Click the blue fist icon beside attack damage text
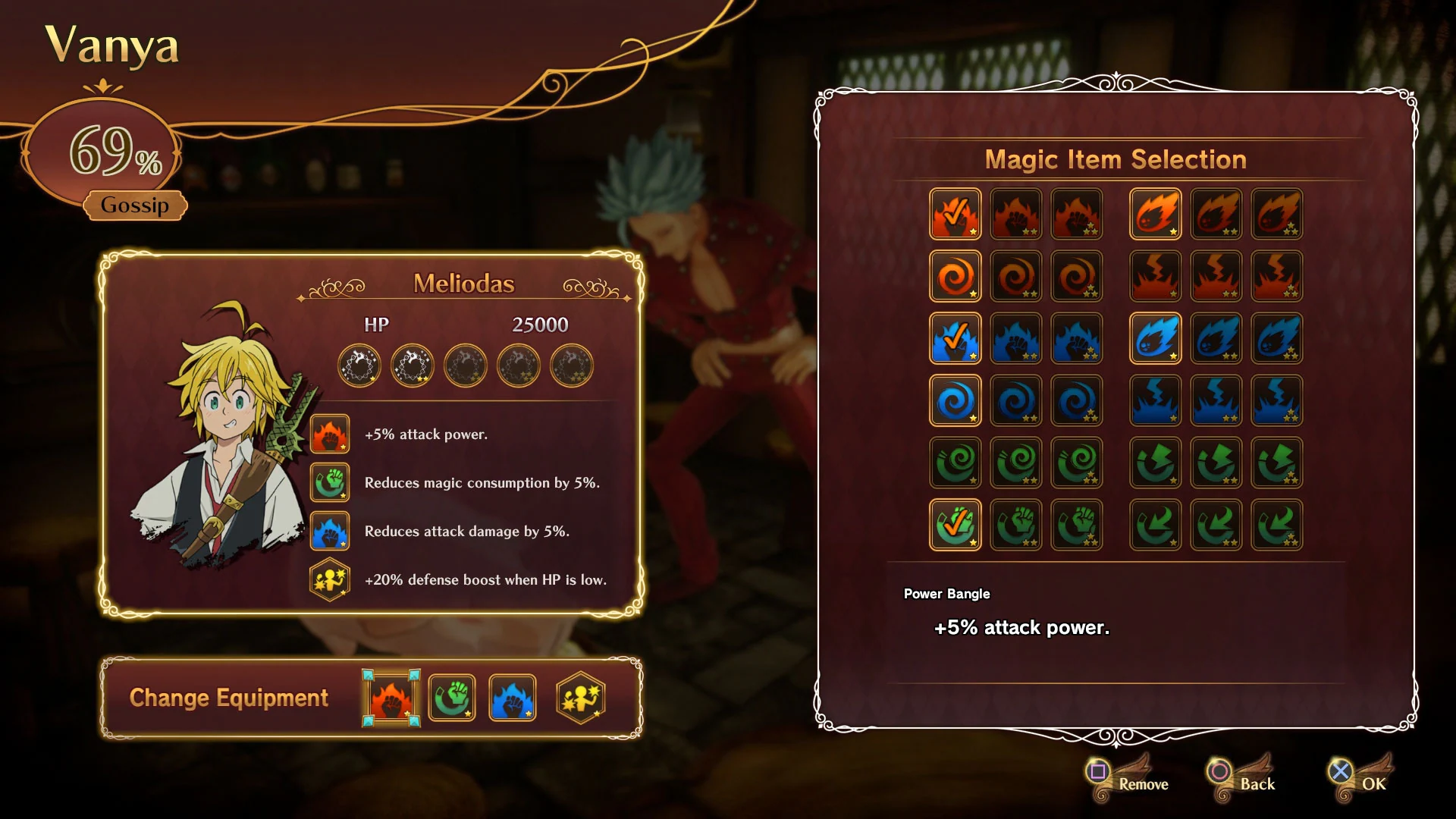Image resolution: width=1456 pixels, height=819 pixels. pyautogui.click(x=330, y=531)
